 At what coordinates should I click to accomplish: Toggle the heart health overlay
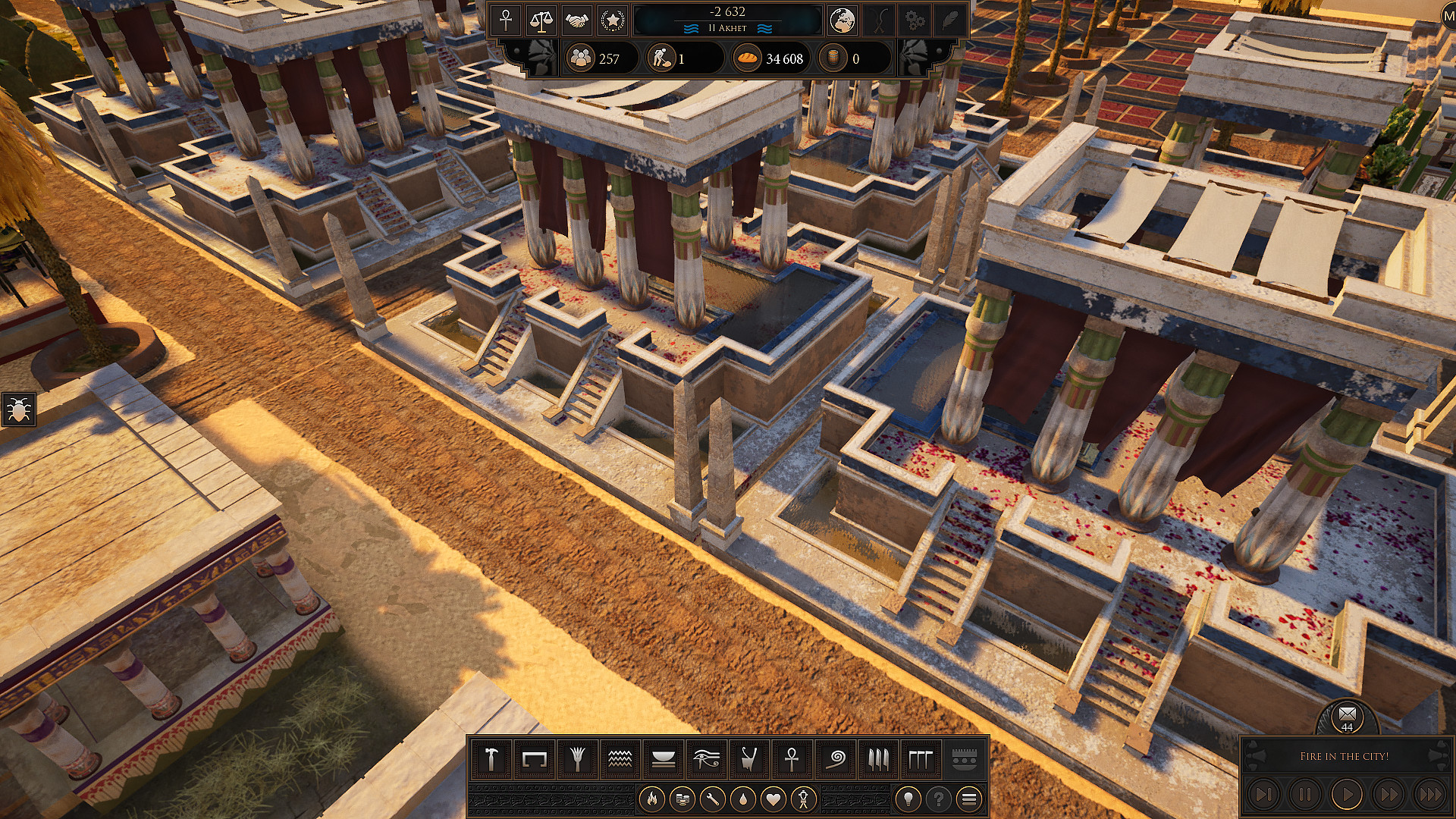775,798
